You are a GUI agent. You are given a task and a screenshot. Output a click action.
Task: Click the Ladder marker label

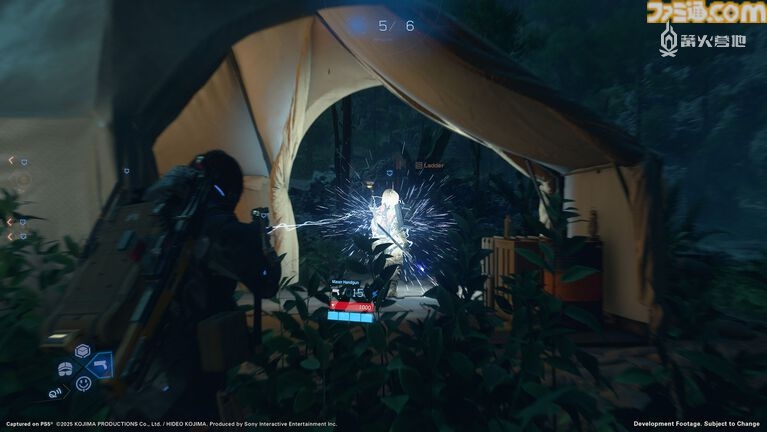(433, 163)
